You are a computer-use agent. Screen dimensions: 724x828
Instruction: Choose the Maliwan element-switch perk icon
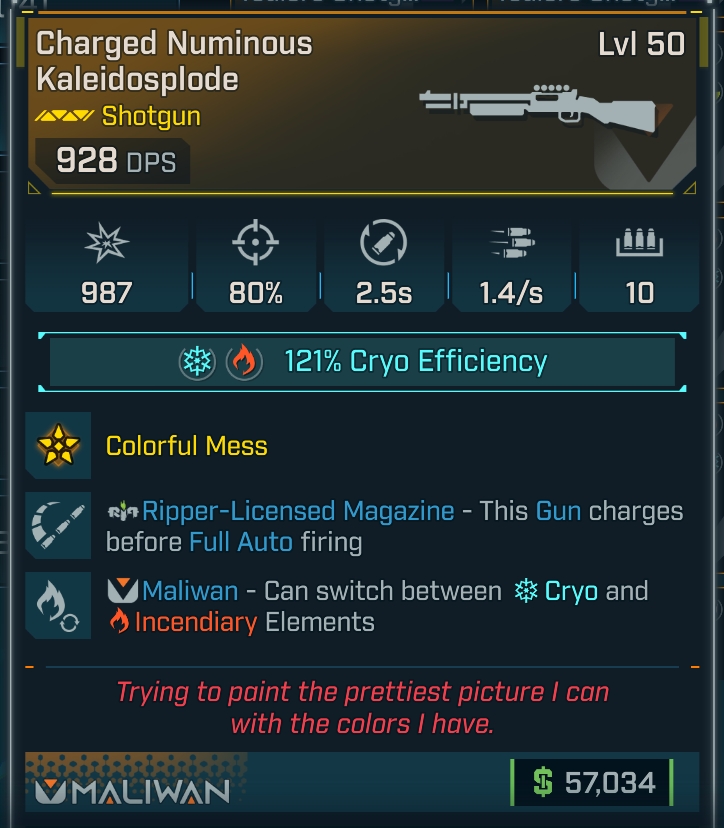[x=58, y=606]
